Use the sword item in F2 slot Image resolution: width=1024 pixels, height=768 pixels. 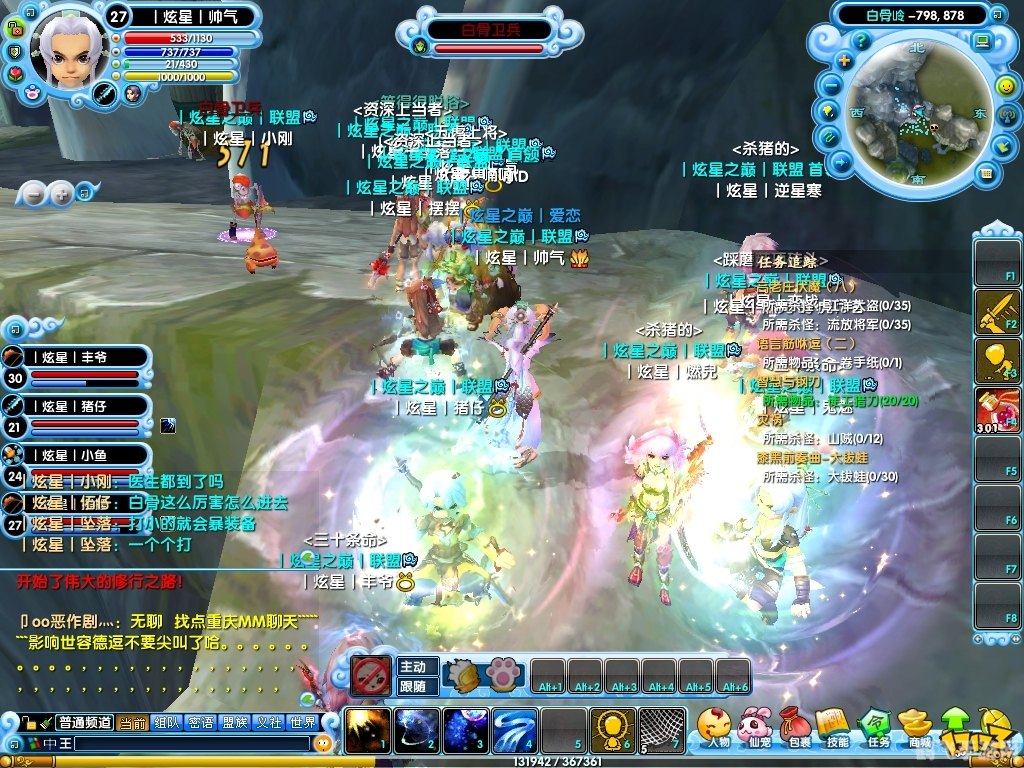click(997, 311)
